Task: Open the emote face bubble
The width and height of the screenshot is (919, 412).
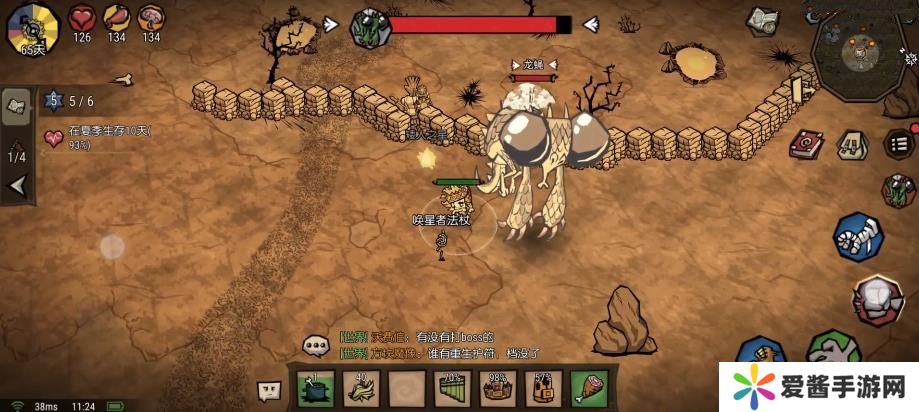Action: 270,391
